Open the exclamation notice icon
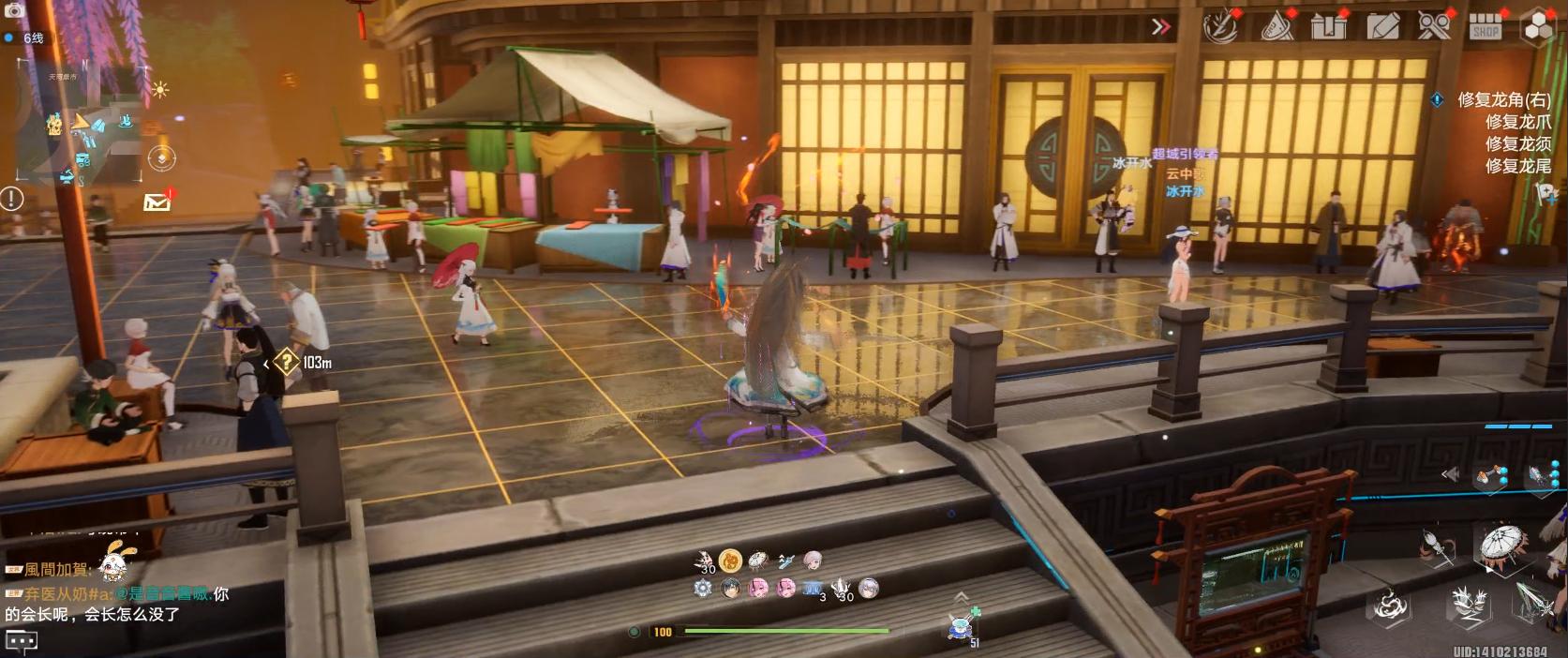This screenshot has height=658, width=1568. (x=12, y=198)
